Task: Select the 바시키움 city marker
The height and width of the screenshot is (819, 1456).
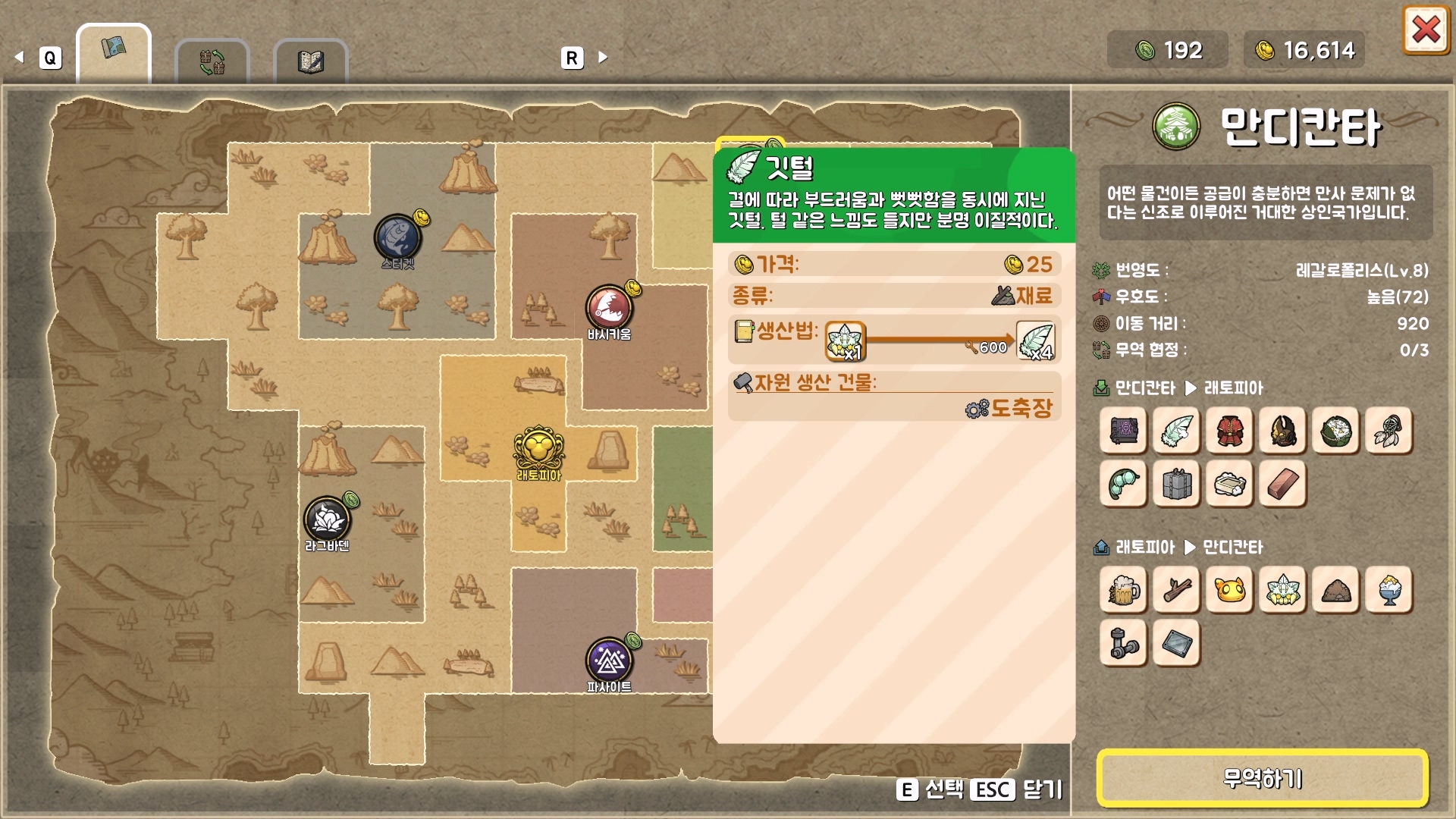Action: (x=608, y=308)
